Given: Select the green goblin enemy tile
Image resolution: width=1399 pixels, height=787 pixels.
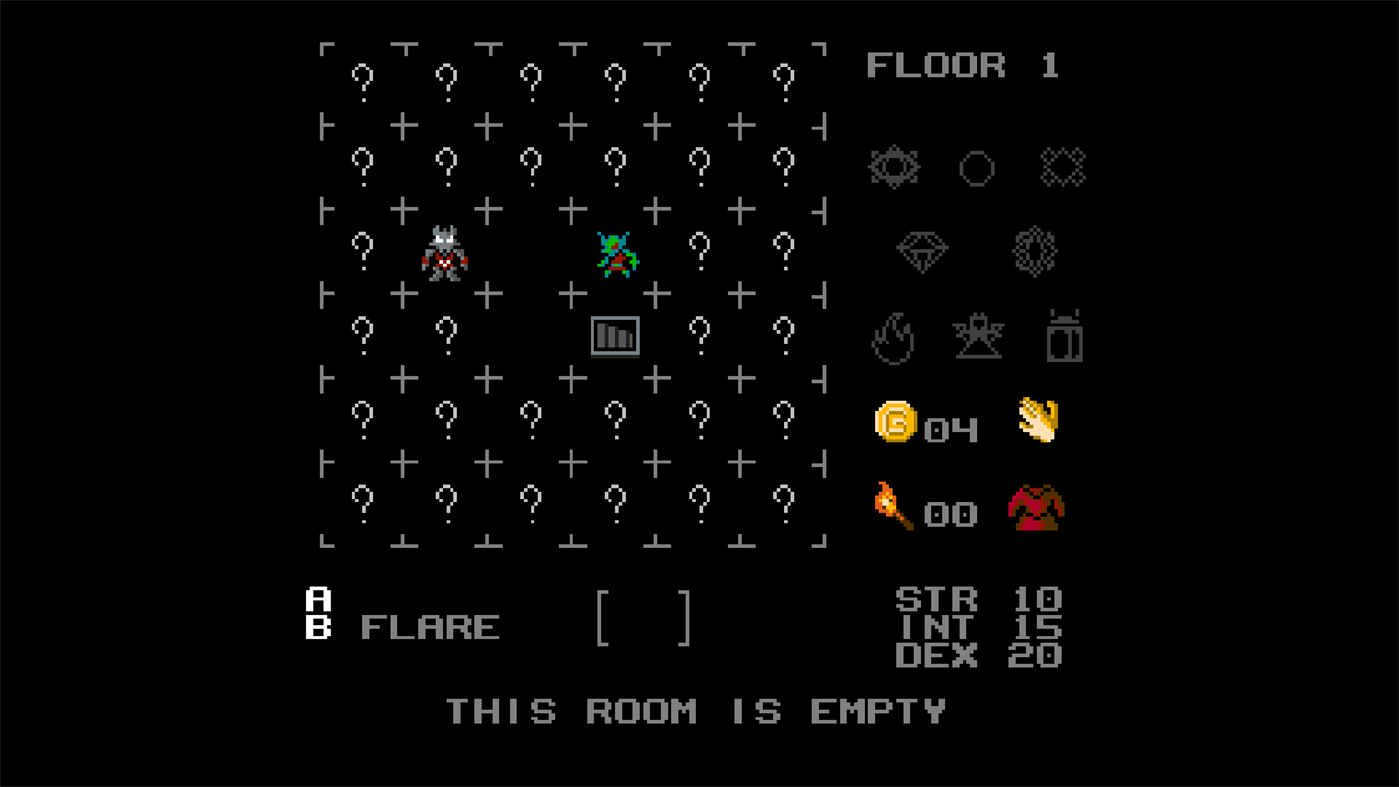Looking at the screenshot, I should click(616, 253).
